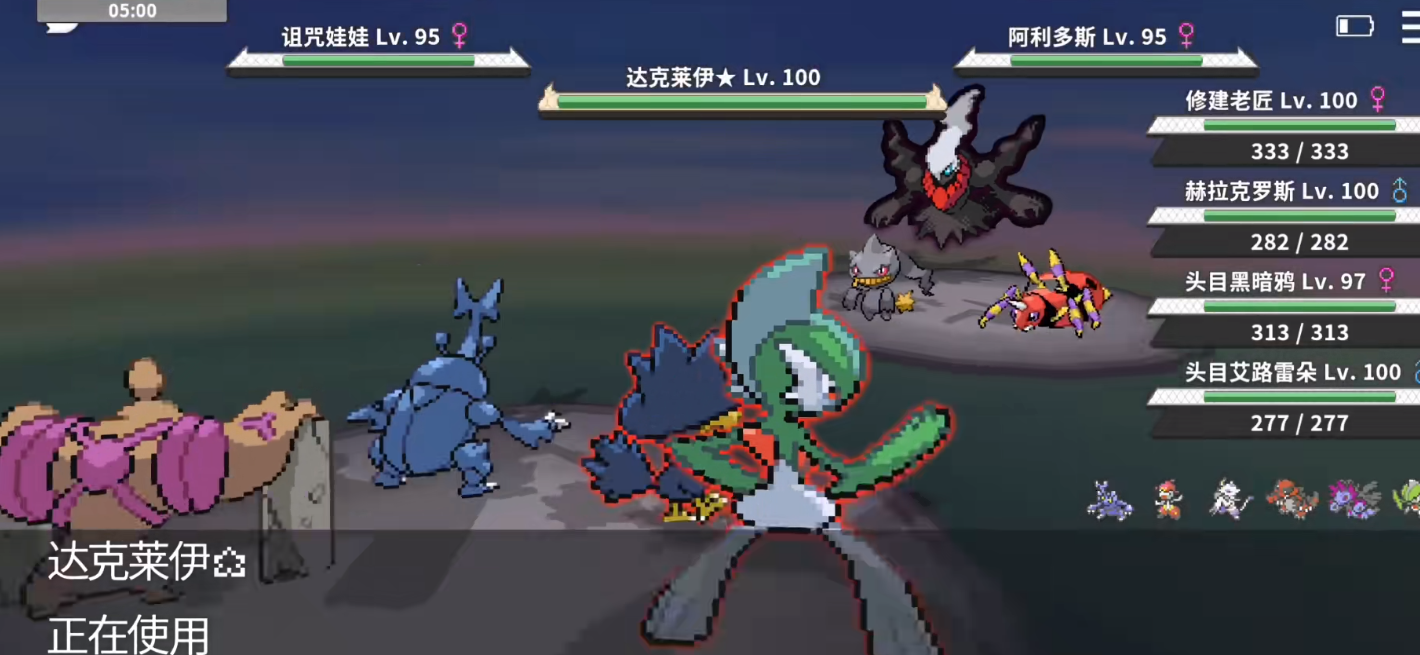Select the 头目黑暗鸦 Lv. 97 row
The height and width of the screenshot is (655, 1420).
(x=1285, y=307)
